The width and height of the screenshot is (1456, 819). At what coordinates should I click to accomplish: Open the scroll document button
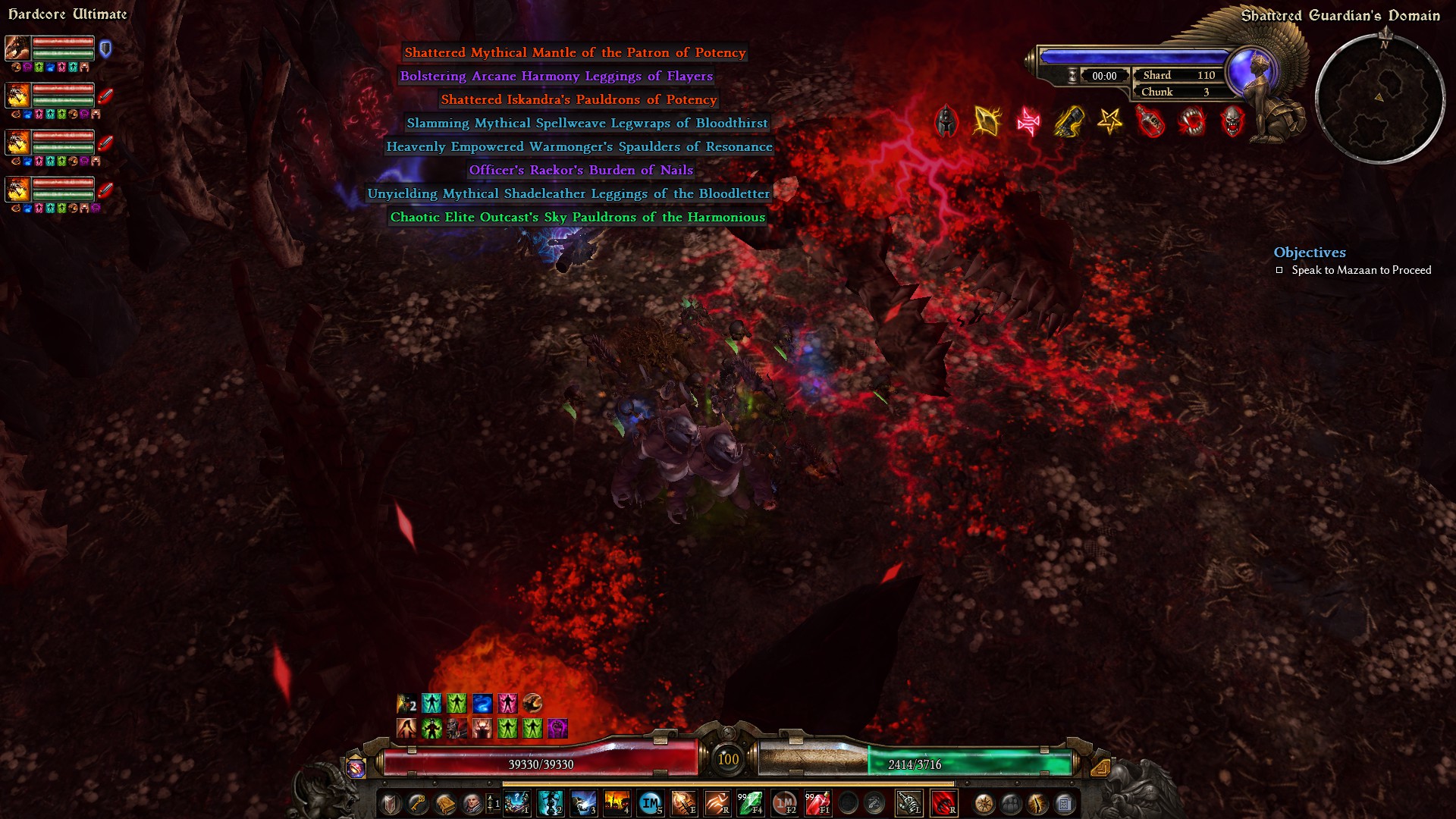pyautogui.click(x=1065, y=803)
